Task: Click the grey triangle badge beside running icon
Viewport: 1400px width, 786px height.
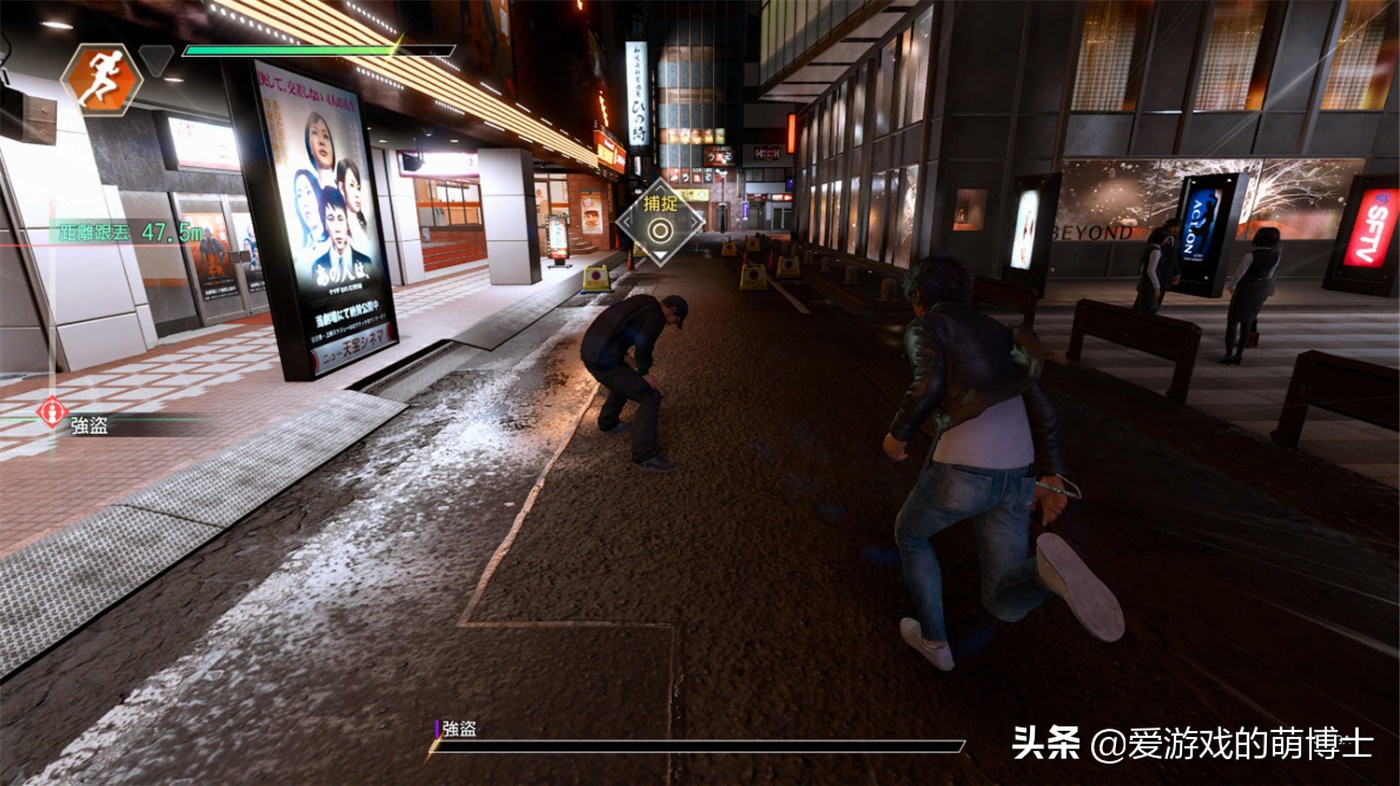Action: point(156,59)
